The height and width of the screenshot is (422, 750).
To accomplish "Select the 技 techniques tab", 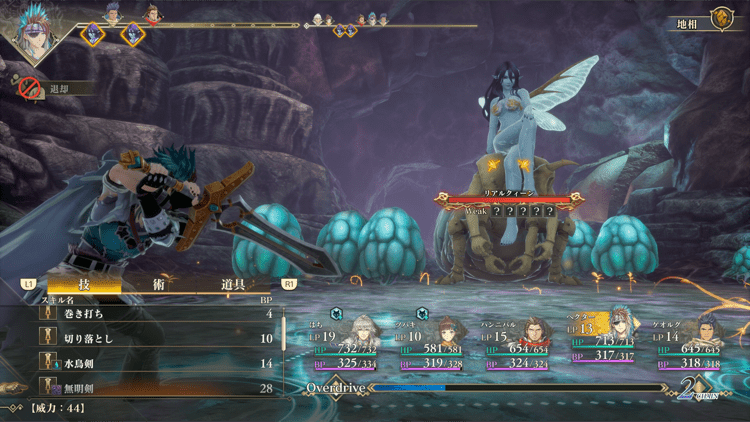I will pos(84,284).
